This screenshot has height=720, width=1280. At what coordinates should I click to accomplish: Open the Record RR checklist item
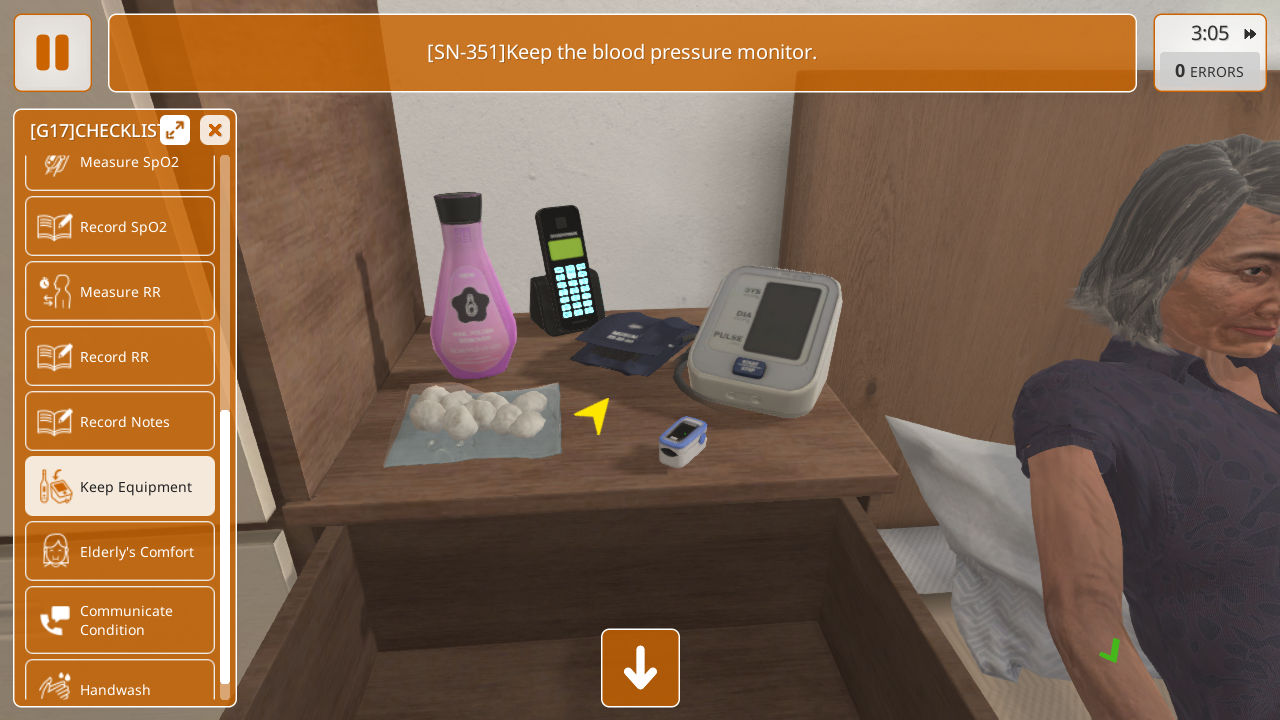(x=120, y=356)
